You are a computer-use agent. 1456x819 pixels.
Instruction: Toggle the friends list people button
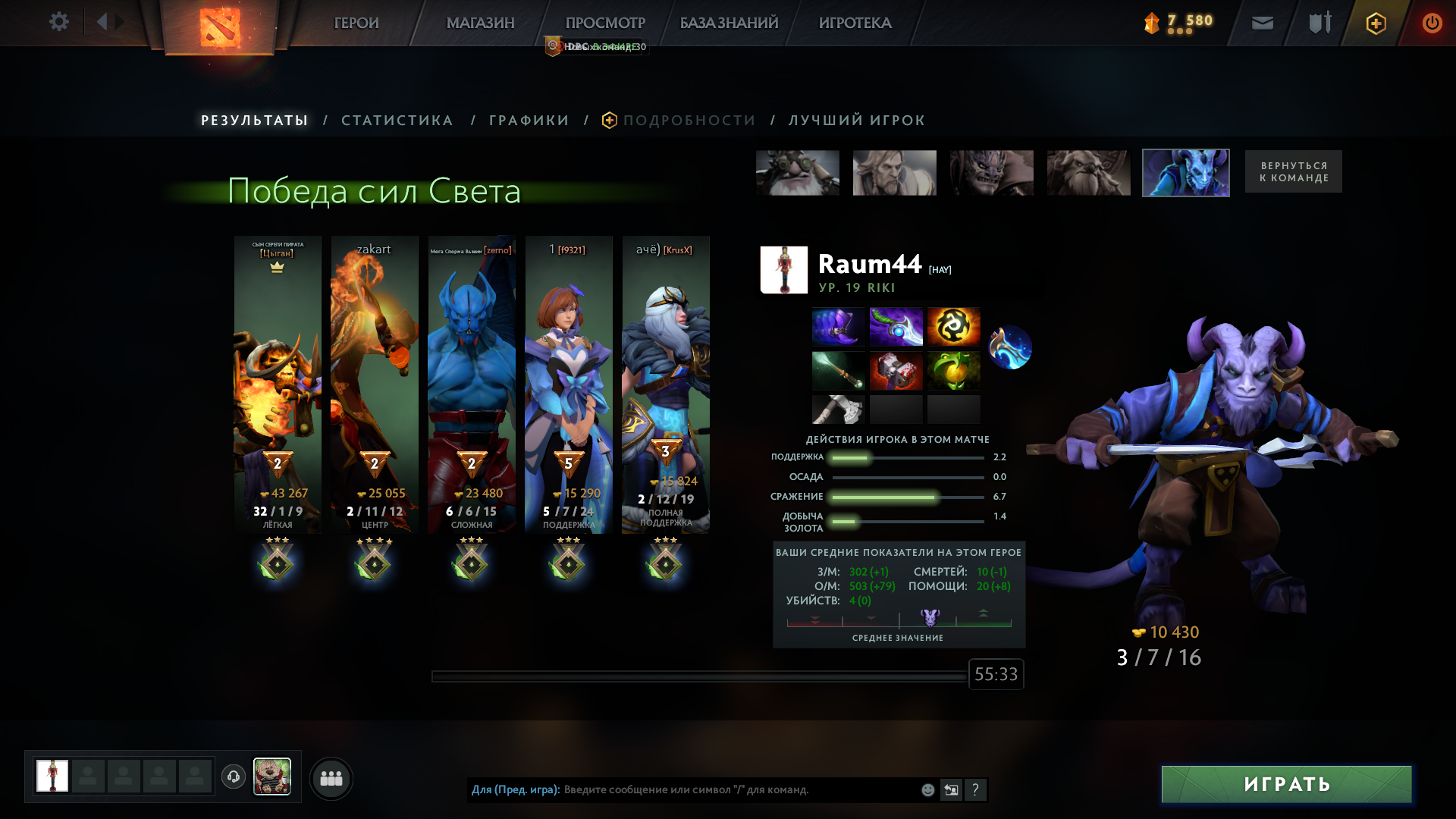pyautogui.click(x=331, y=778)
